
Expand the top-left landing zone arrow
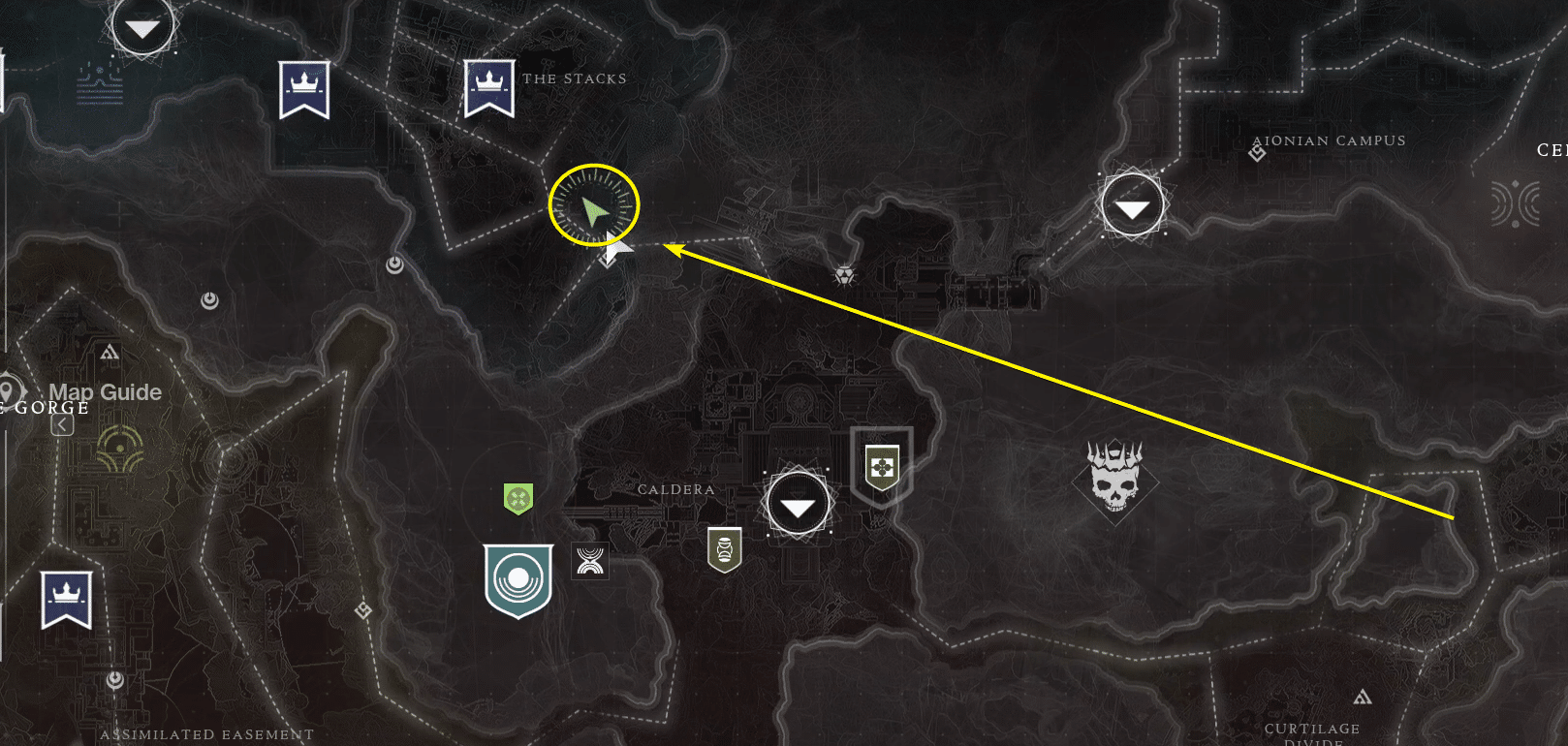(142, 26)
